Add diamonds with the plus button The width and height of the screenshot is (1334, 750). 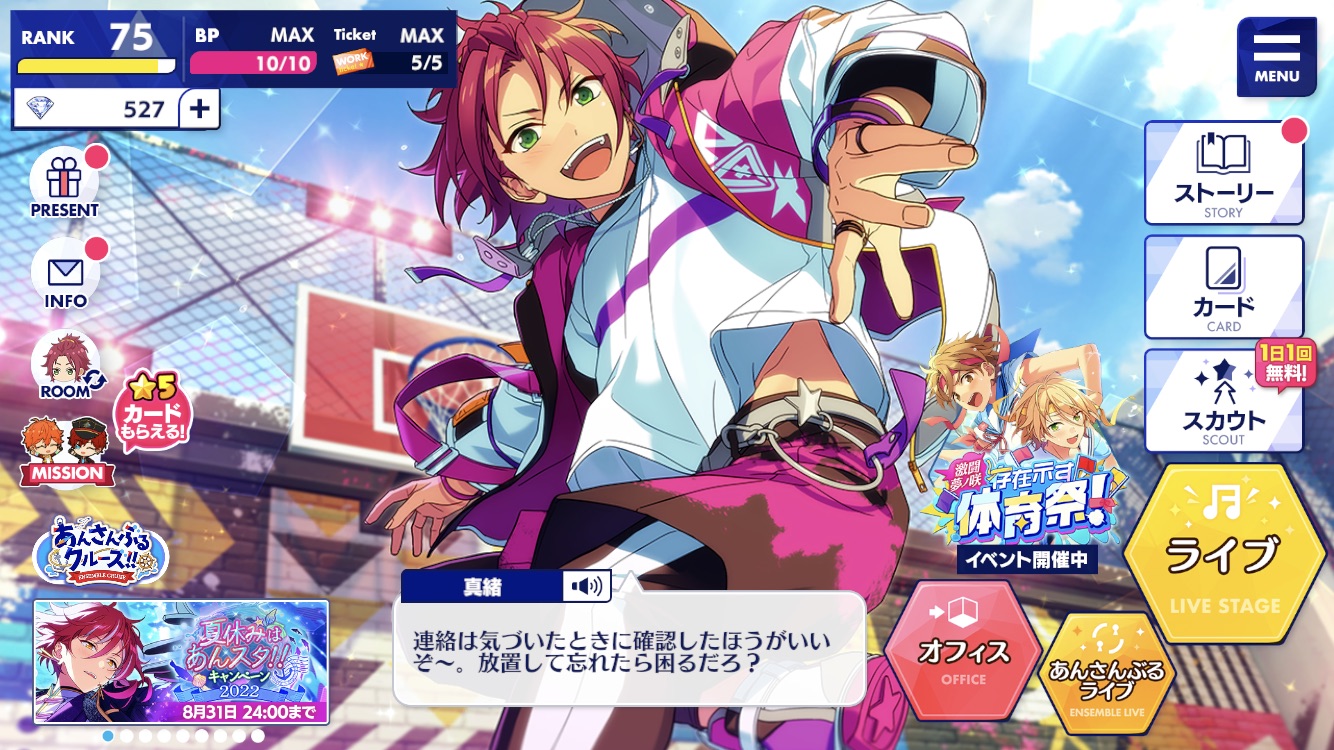coord(200,109)
